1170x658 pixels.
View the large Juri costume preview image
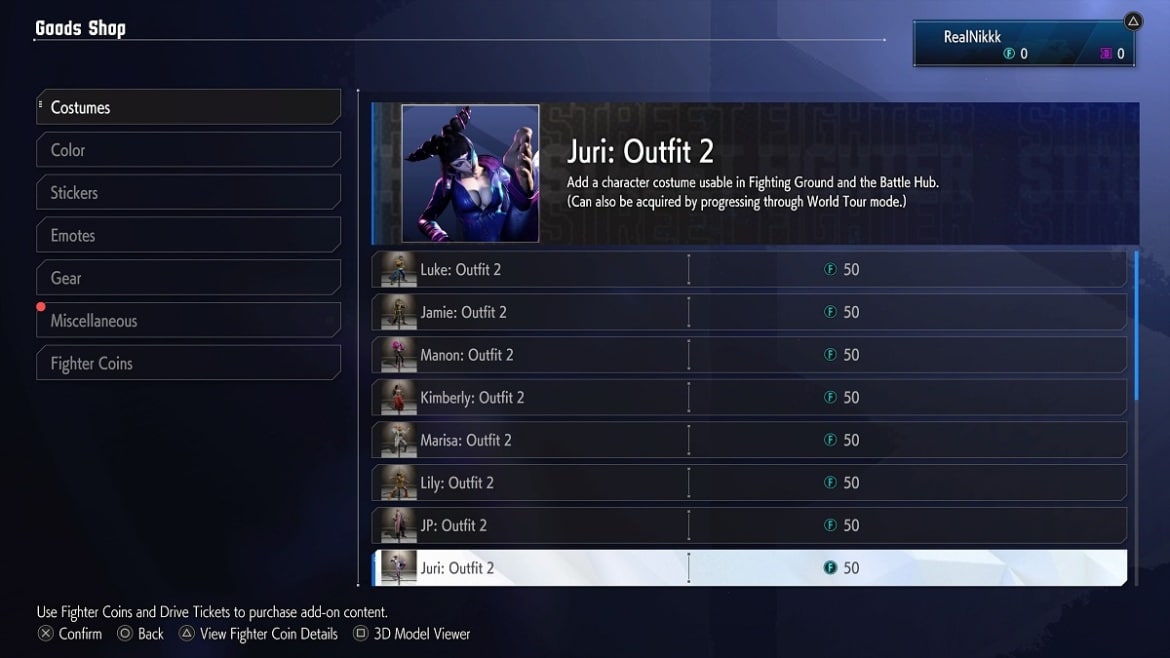470,173
